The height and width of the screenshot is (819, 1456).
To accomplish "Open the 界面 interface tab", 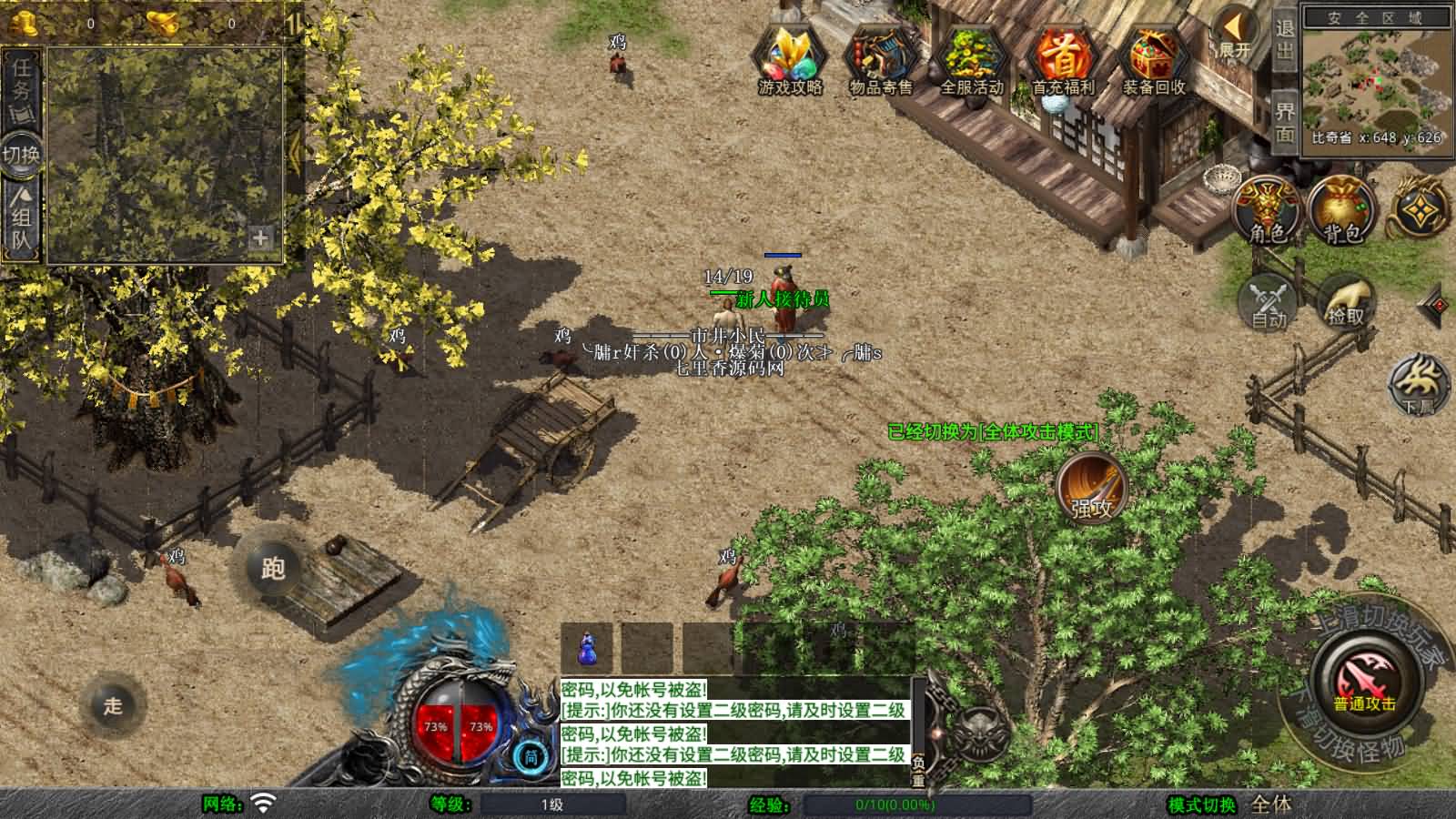I will pos(1284,123).
